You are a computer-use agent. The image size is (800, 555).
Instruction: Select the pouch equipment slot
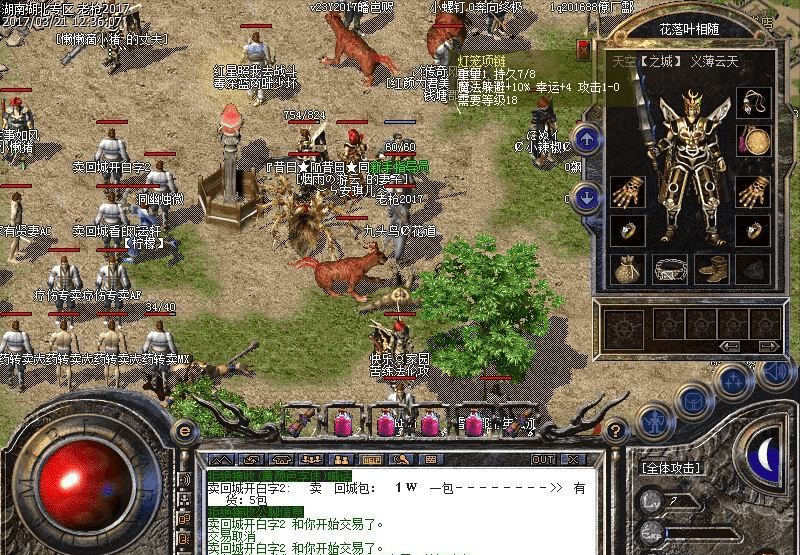(x=629, y=268)
